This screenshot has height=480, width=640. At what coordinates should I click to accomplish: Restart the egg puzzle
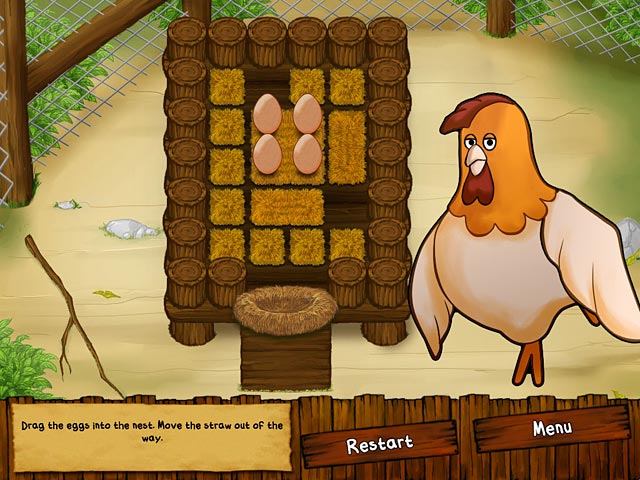tap(379, 444)
